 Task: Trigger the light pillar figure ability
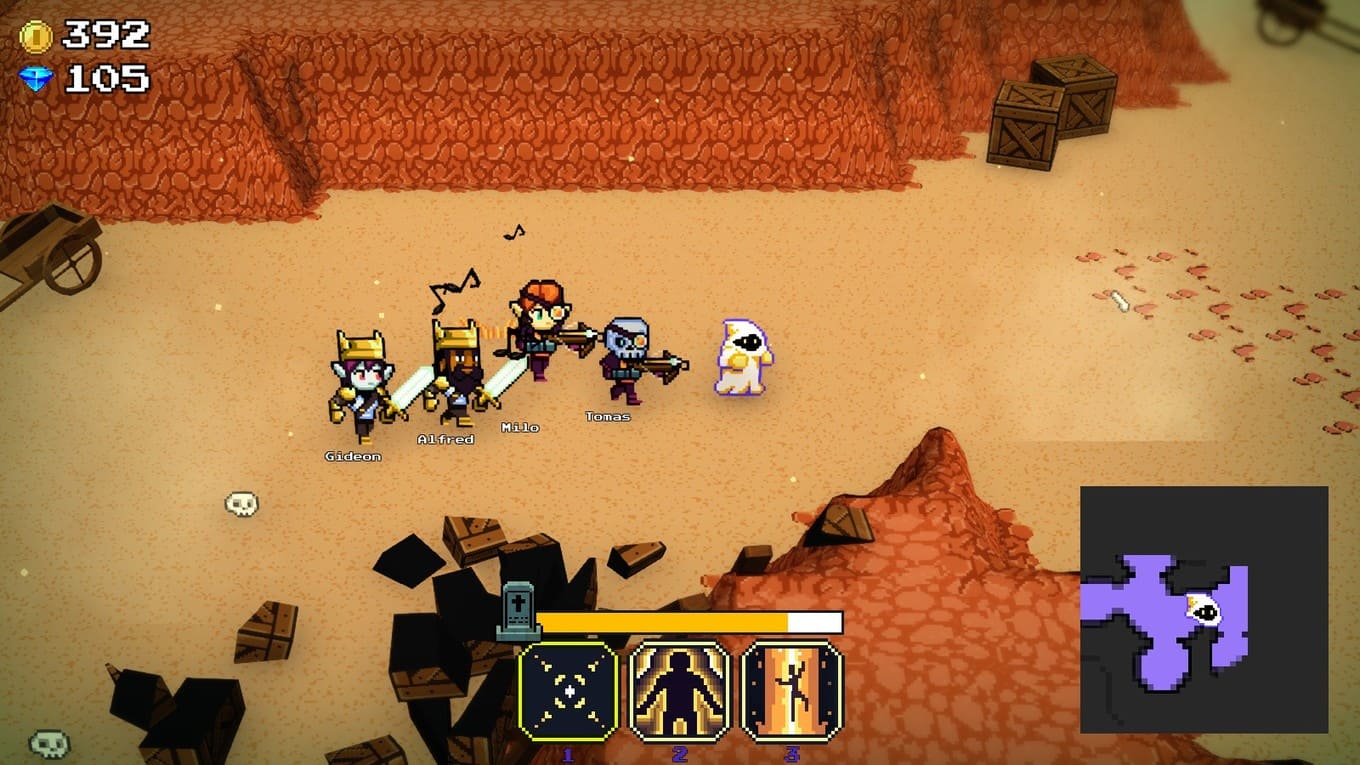(792, 691)
